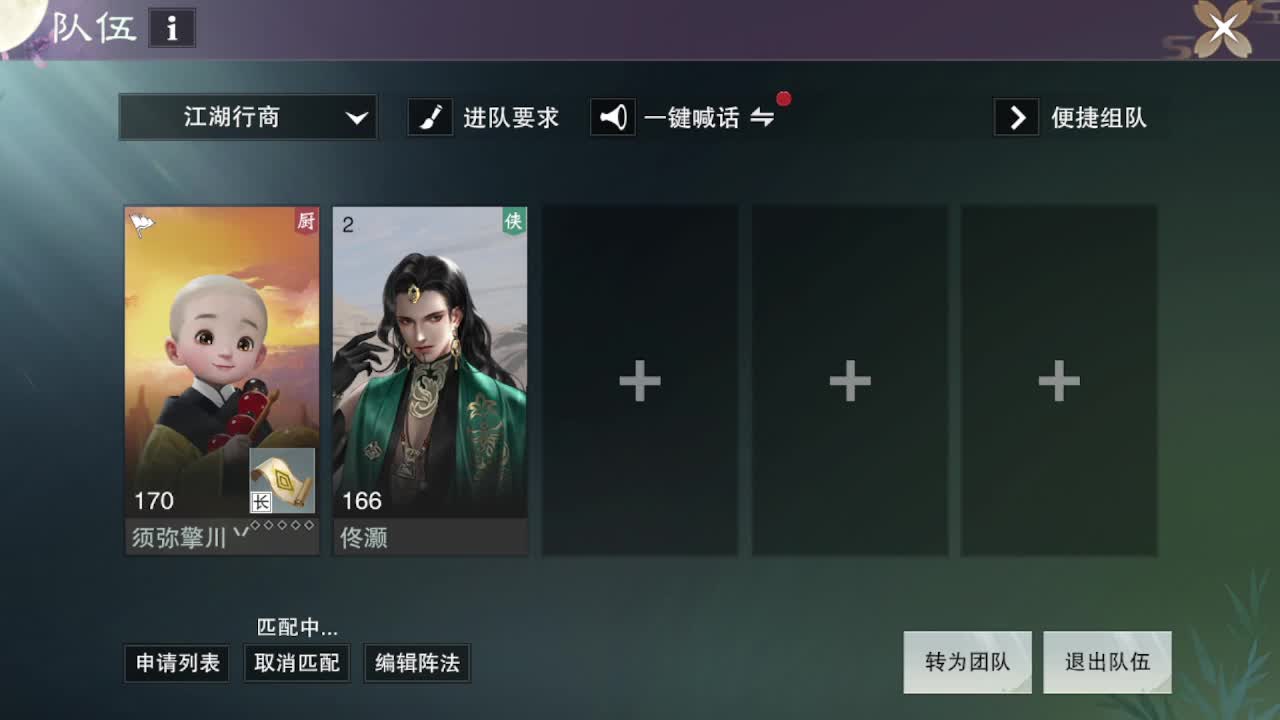Open the 队伍 info icon
Screen dimensions: 1280x720
pos(171,29)
